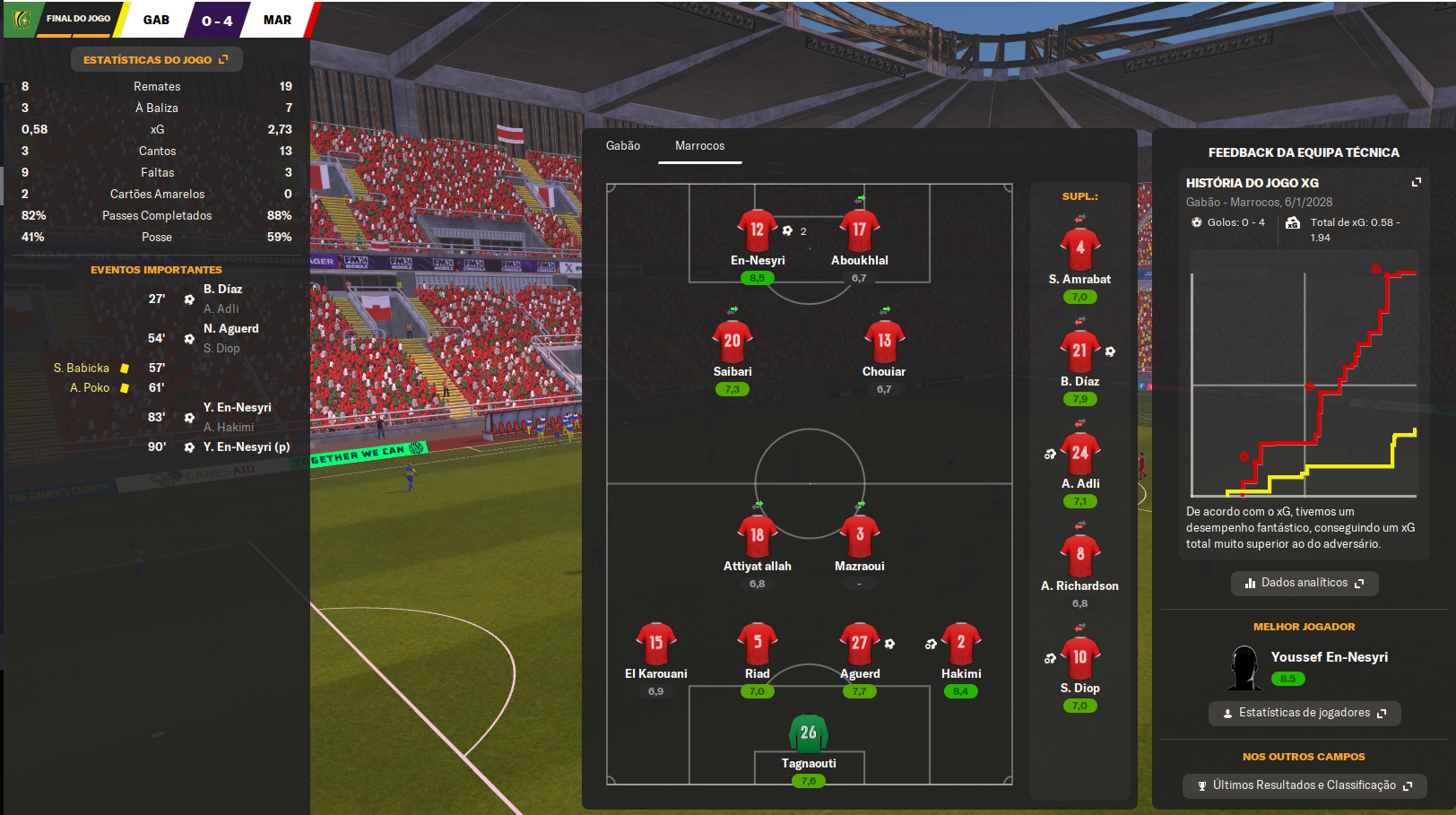Open Youssef En-Nesyri best player profile
Image resolution: width=1456 pixels, height=815 pixels.
(x=1329, y=657)
